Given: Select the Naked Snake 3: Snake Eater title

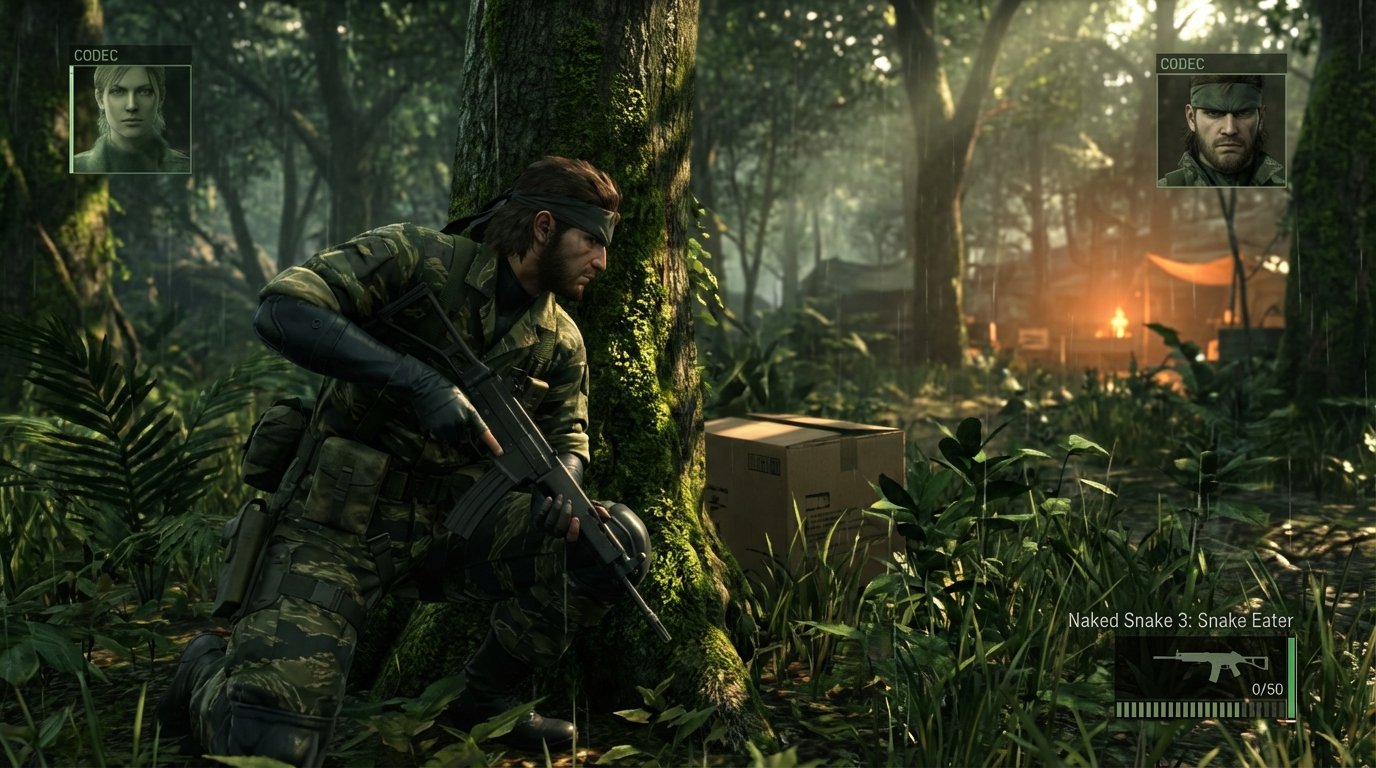Looking at the screenshot, I should click(x=1183, y=620).
